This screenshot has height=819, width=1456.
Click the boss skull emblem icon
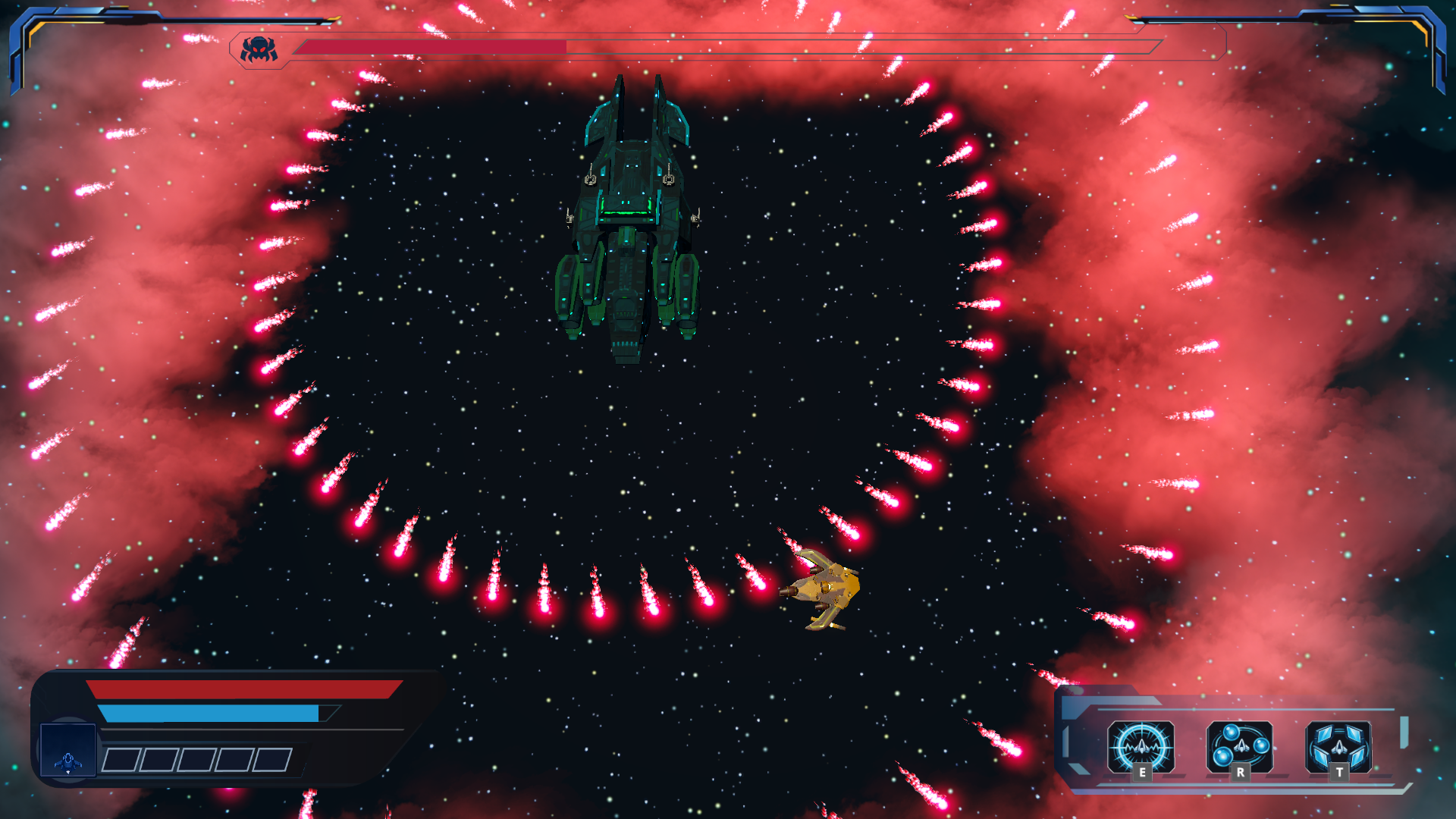coord(259,49)
